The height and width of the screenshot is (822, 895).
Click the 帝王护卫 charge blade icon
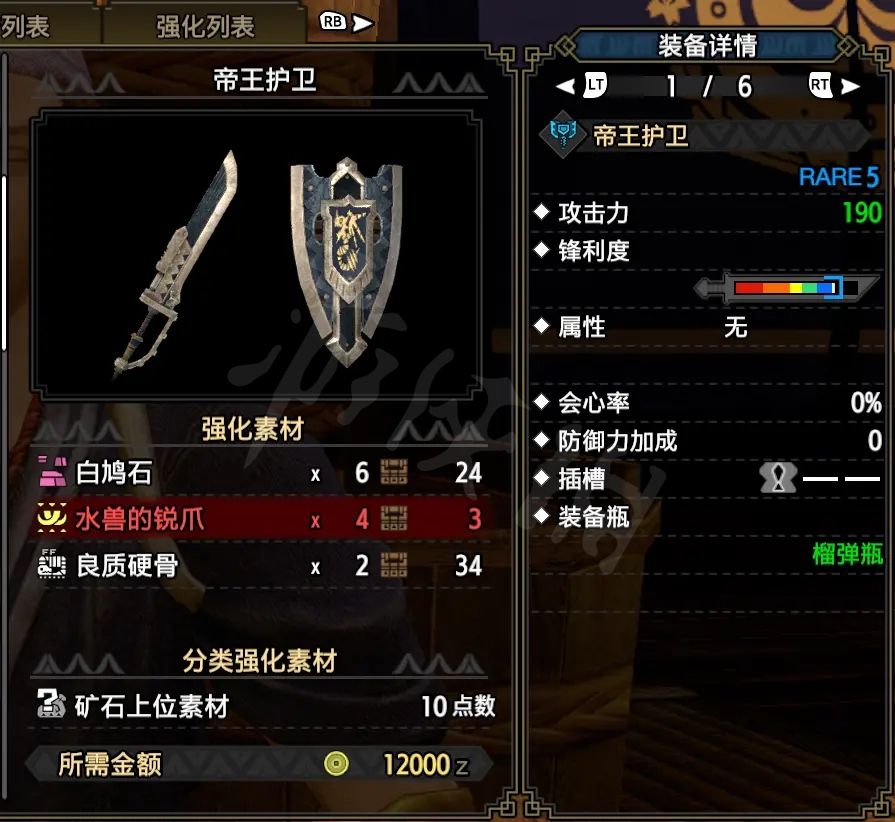[x=564, y=135]
